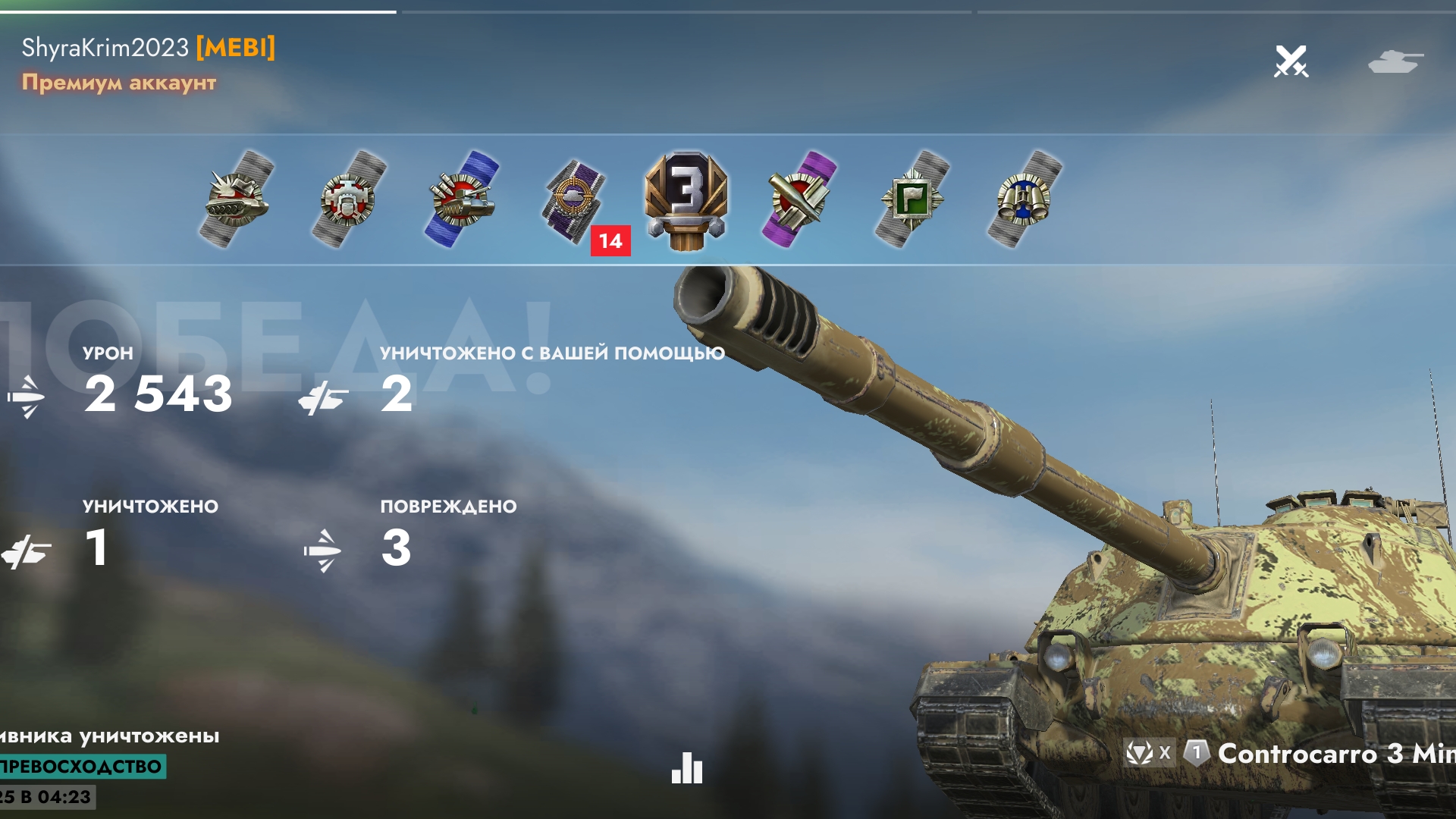1456x819 pixels.
Task: Show the bar chart statistics
Action: pyautogui.click(x=687, y=768)
